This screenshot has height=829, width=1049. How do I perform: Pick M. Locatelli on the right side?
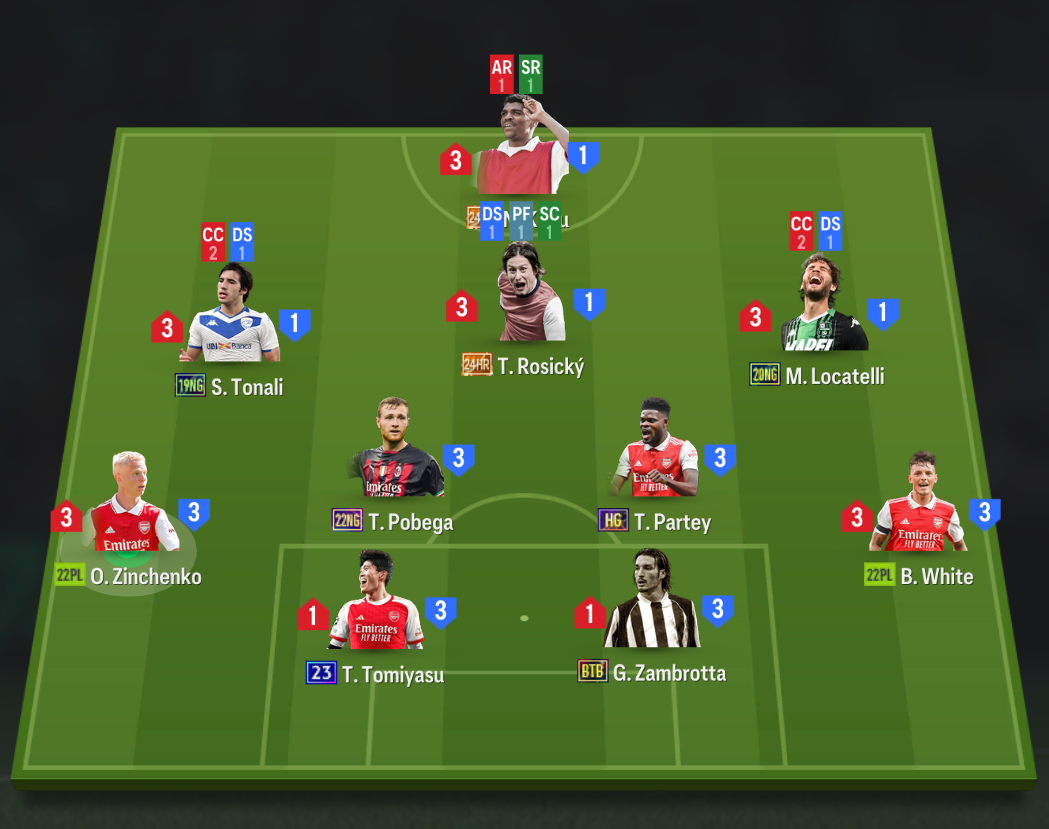(x=822, y=308)
